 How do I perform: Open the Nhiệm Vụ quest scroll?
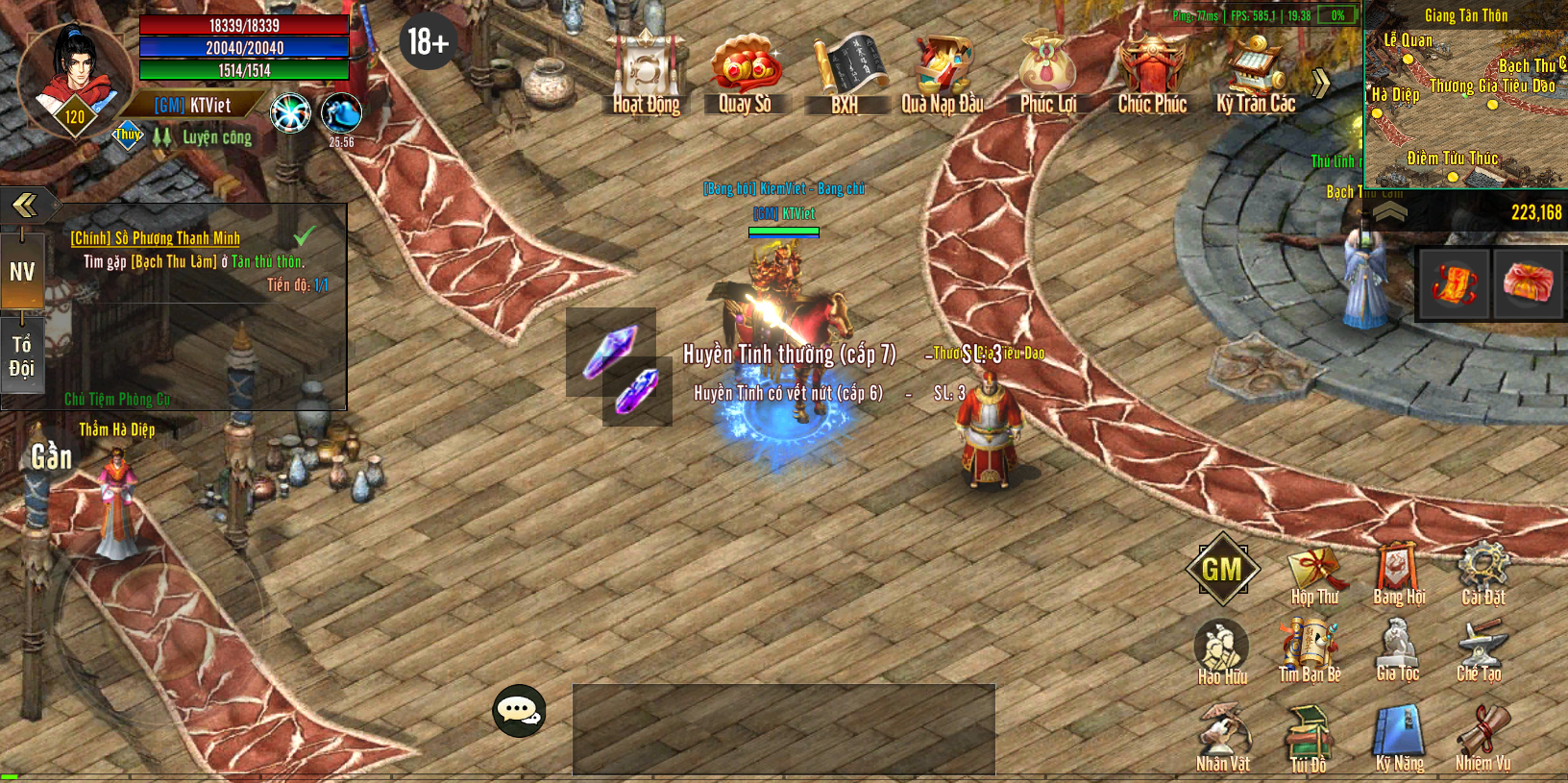coord(1482,738)
